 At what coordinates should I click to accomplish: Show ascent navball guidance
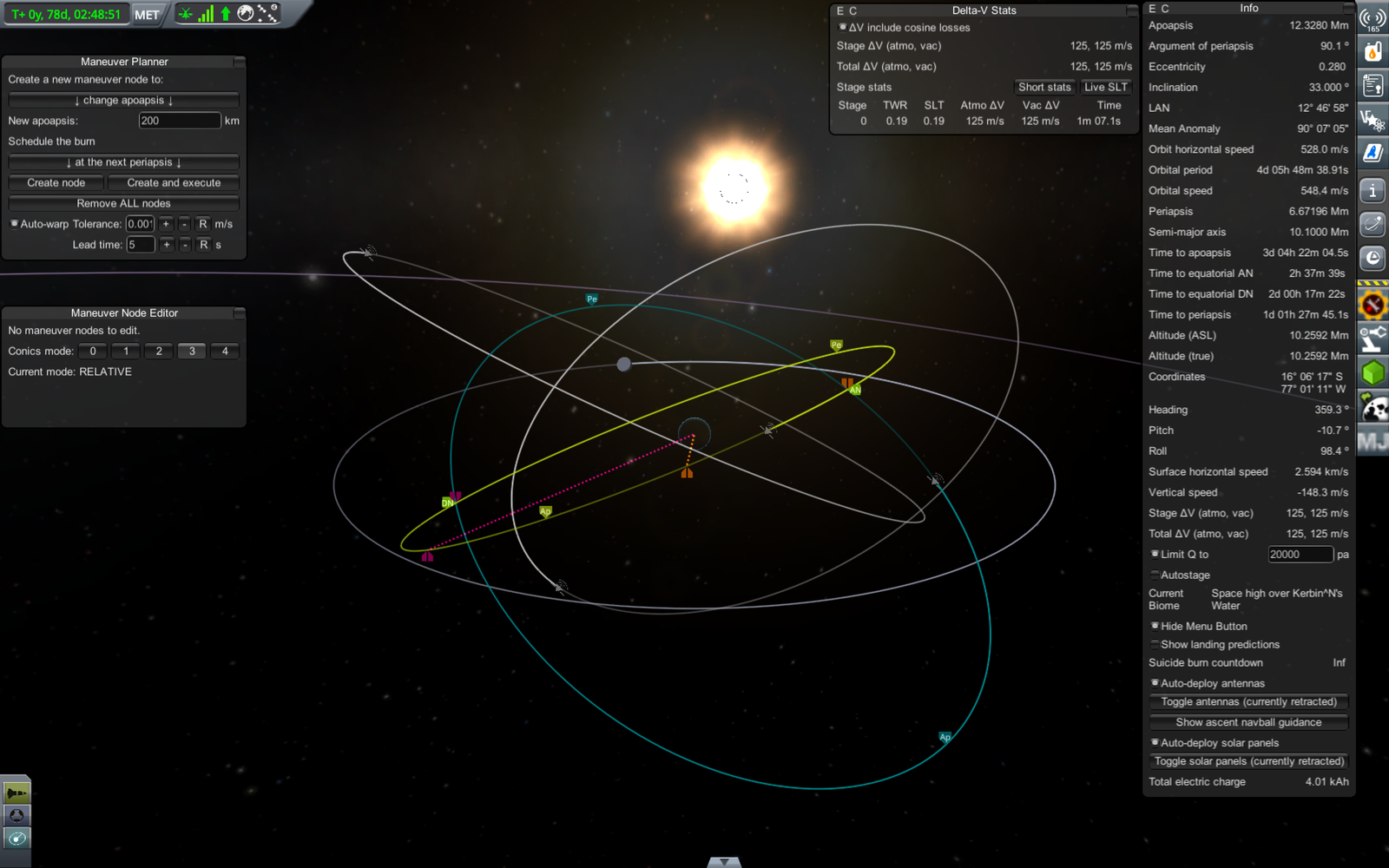pyautogui.click(x=1248, y=722)
